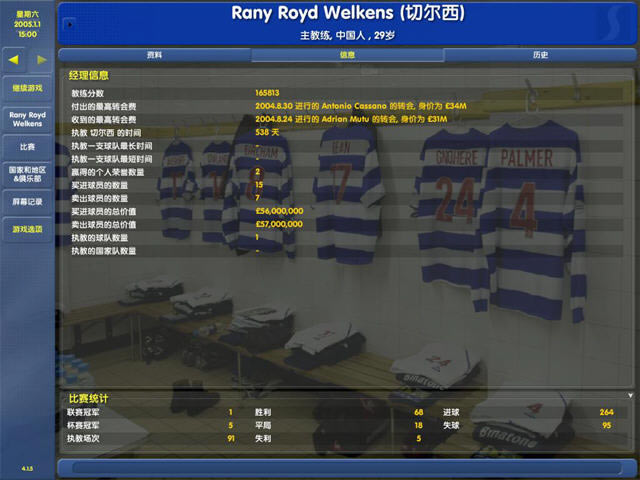Screen dimensions: 640x480
Task: Switch to the 历史 tab
Action: click(540, 55)
